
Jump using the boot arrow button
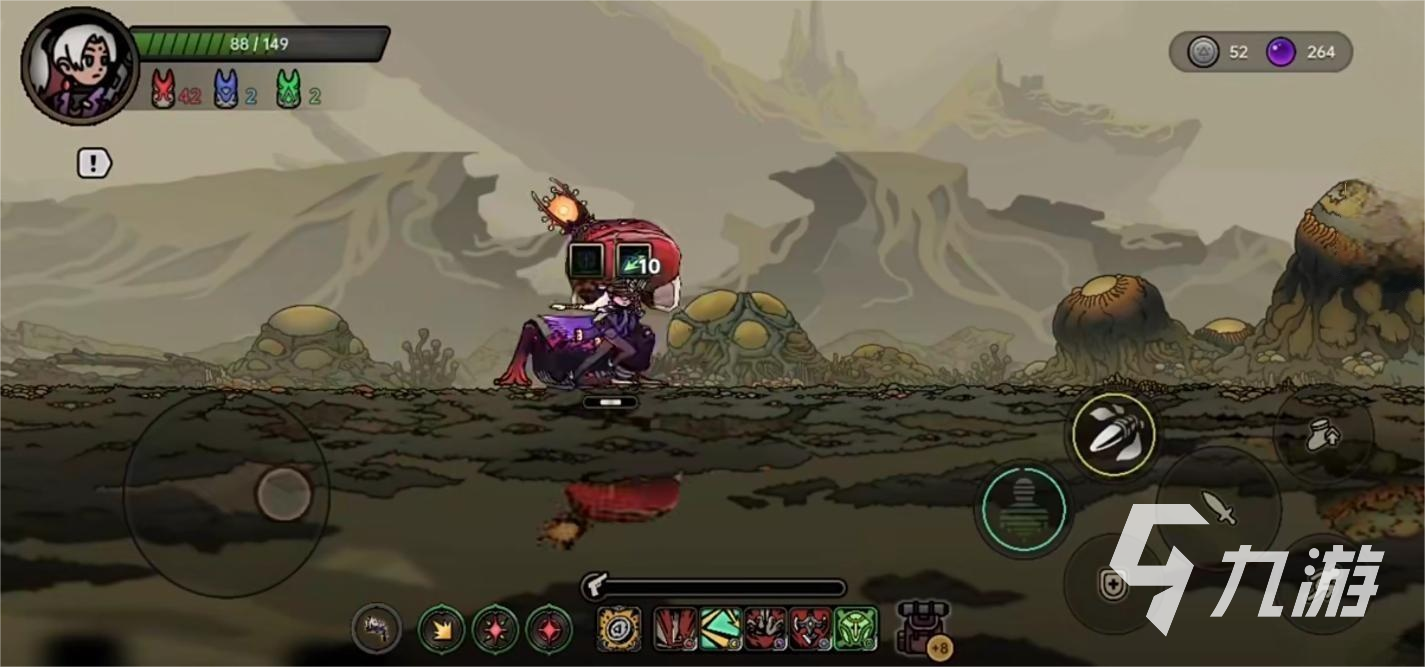point(1322,435)
